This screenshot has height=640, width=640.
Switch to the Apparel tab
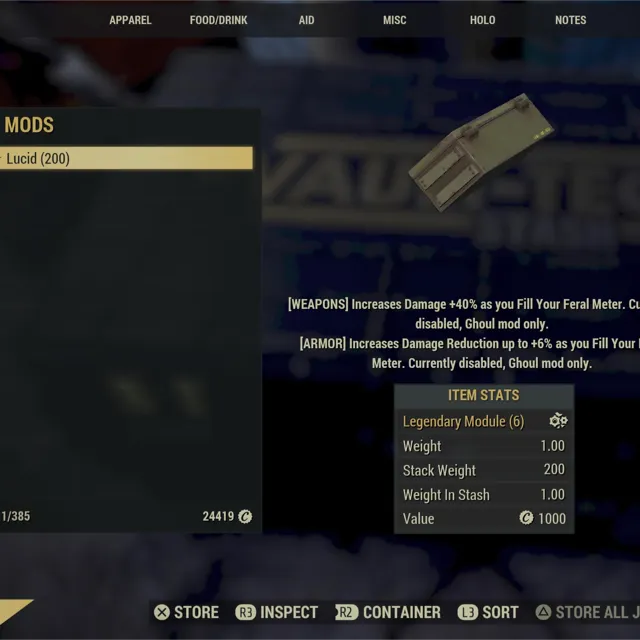130,20
